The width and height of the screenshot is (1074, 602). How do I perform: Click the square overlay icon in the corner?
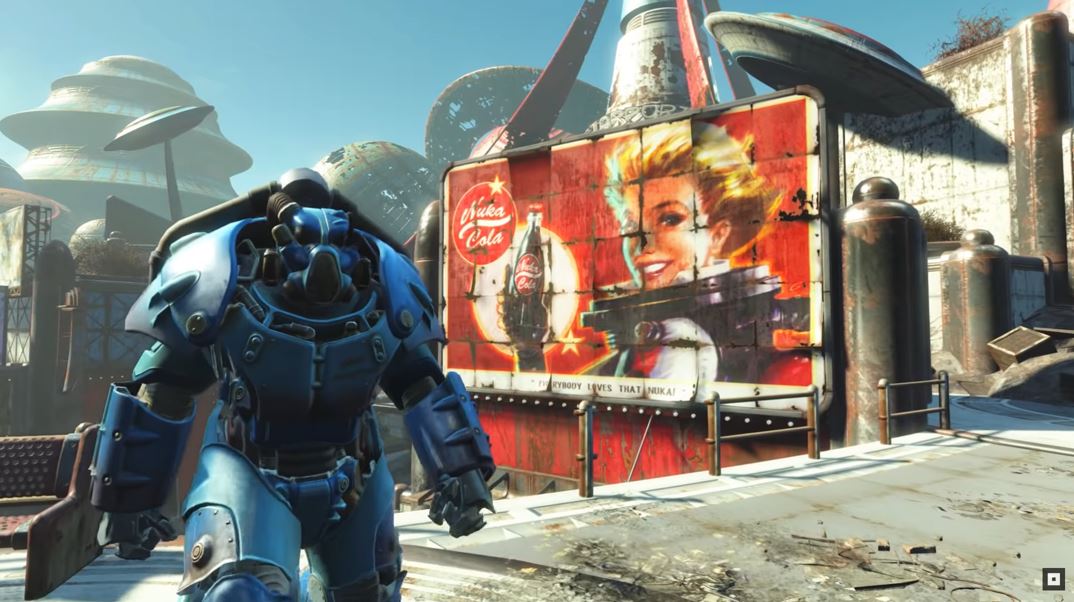pyautogui.click(x=1052, y=579)
